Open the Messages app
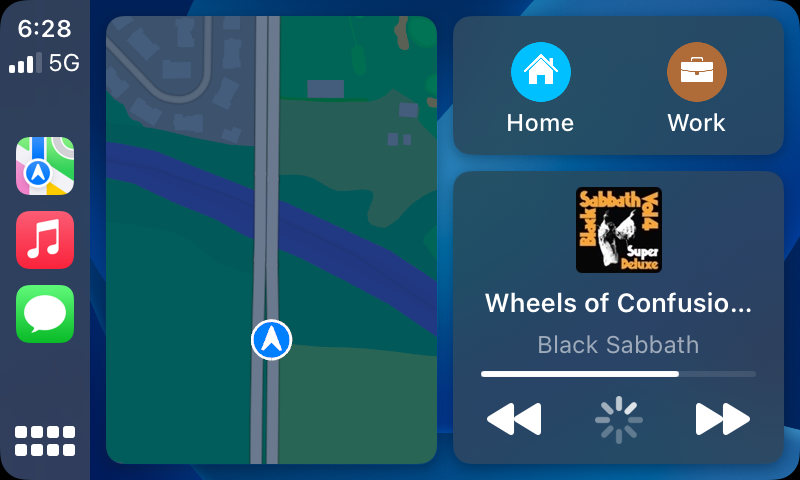Viewport: 800px width, 480px height. [x=45, y=314]
